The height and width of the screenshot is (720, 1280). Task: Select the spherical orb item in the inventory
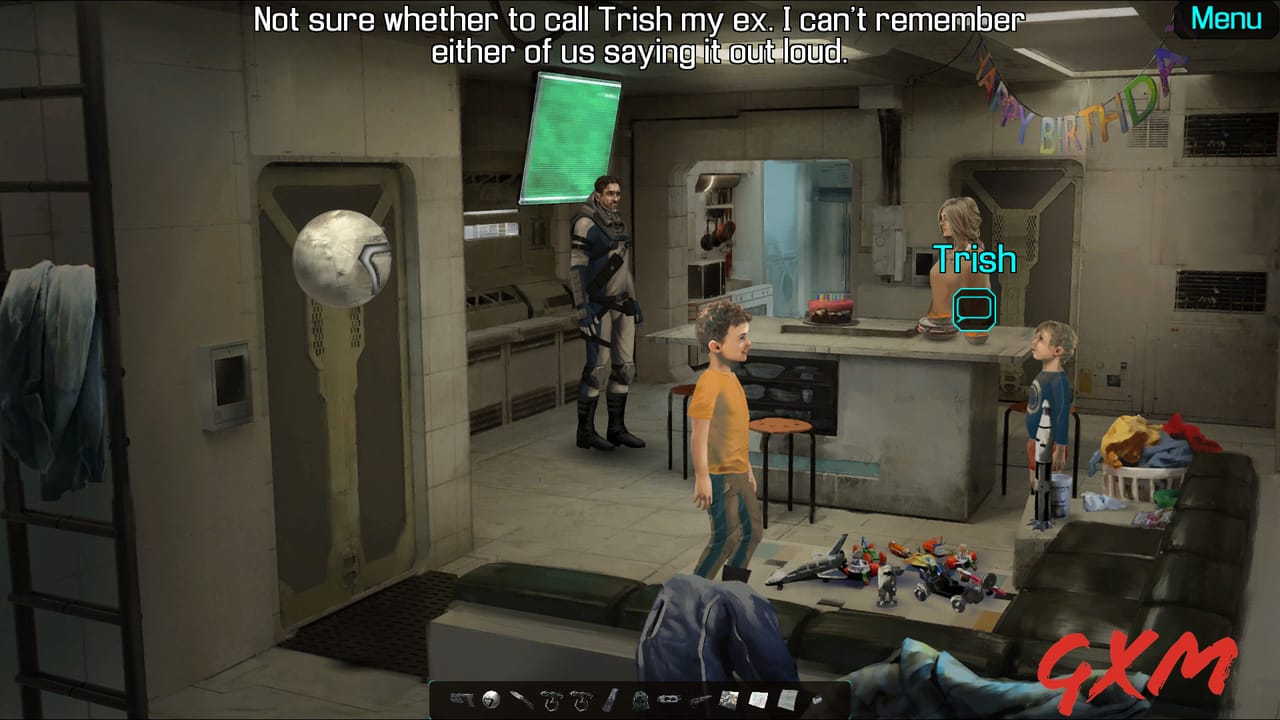[x=490, y=700]
